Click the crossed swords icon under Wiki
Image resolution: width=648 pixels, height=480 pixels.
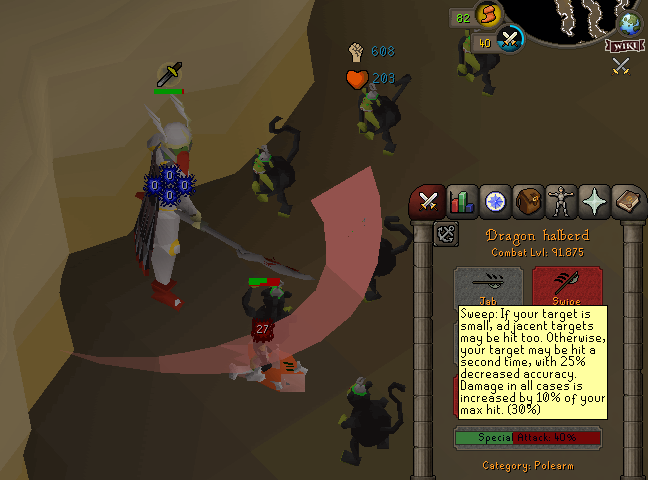pos(621,66)
